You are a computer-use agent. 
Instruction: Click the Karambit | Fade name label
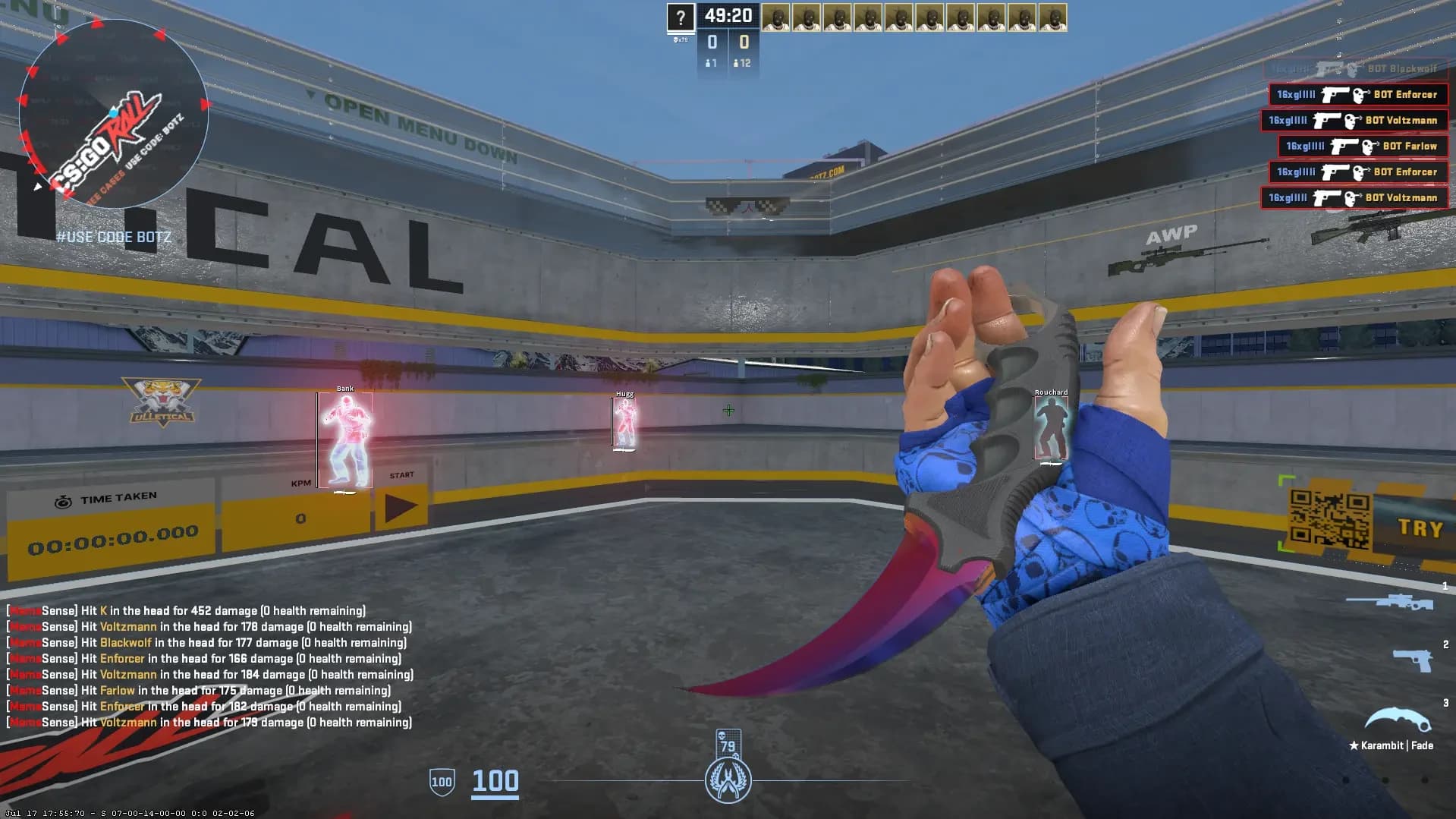pyautogui.click(x=1389, y=745)
